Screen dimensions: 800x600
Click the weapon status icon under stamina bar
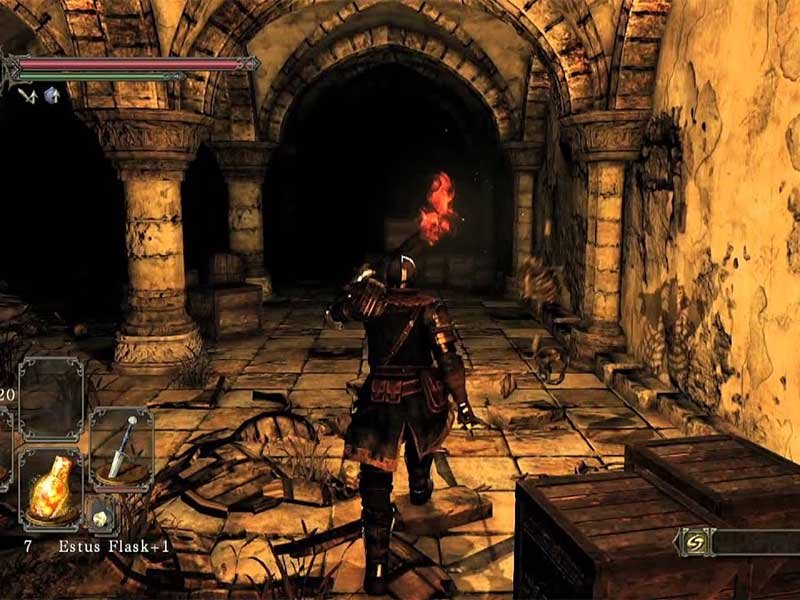pos(27,94)
